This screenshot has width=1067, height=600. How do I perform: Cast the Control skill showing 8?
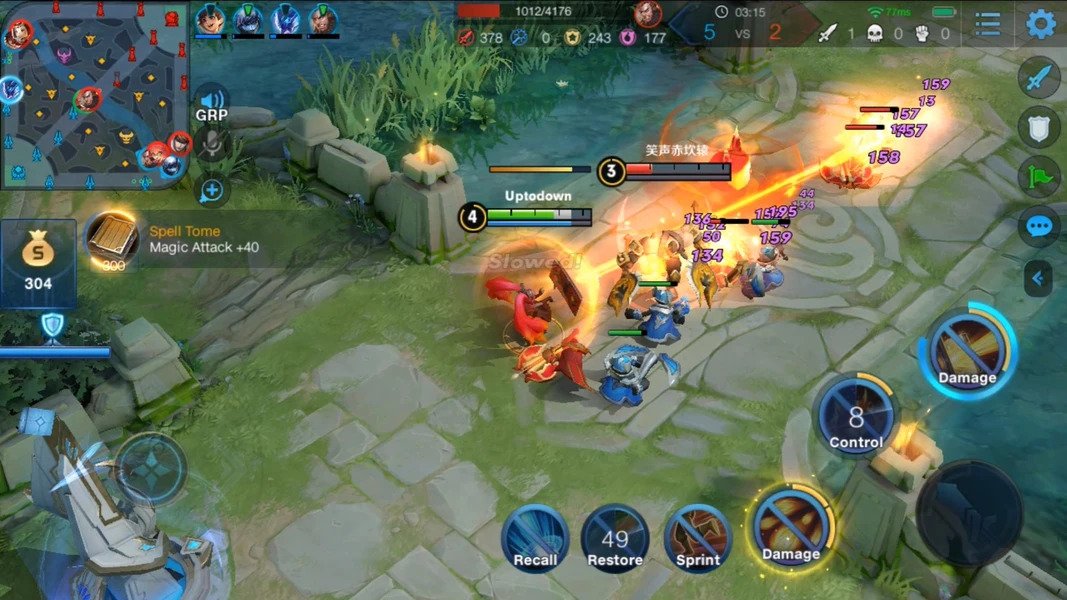pyautogui.click(x=856, y=418)
